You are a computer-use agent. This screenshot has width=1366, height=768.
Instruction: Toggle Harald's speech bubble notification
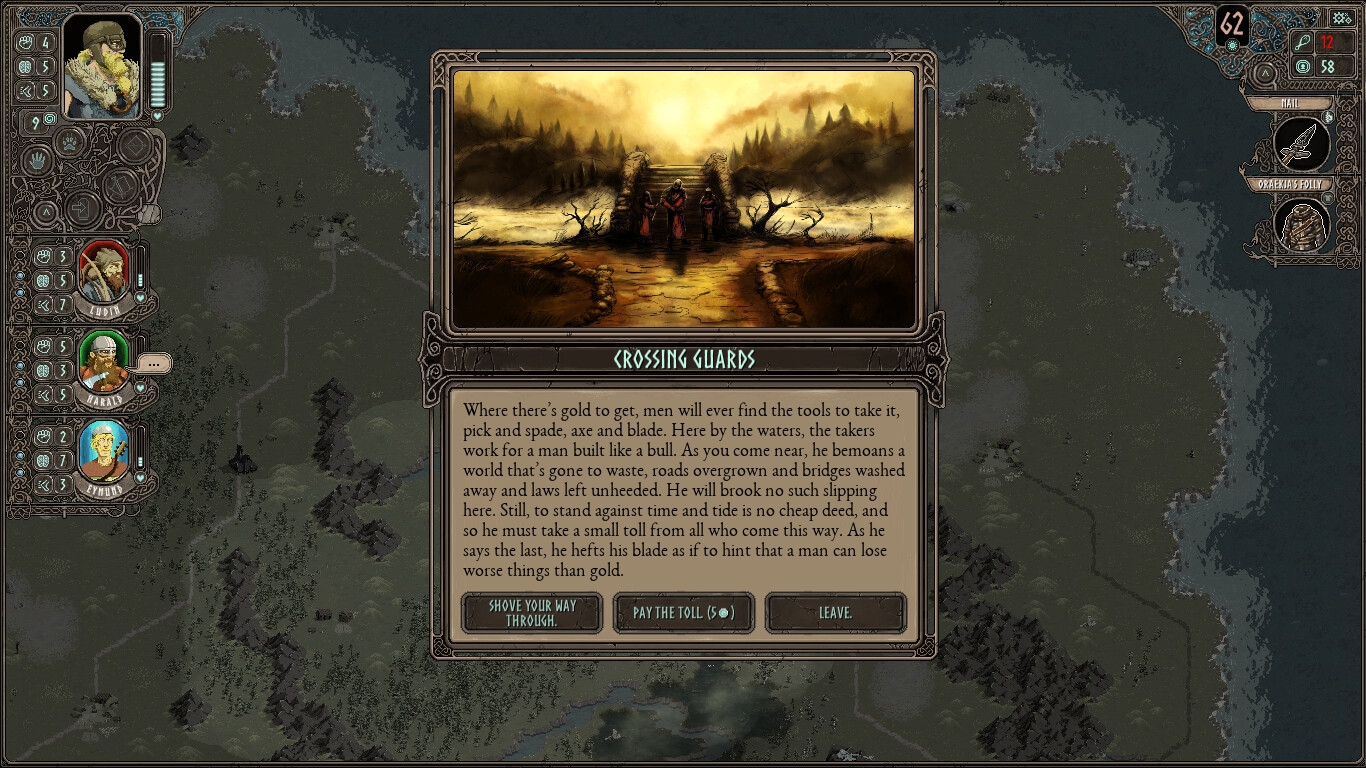click(154, 363)
